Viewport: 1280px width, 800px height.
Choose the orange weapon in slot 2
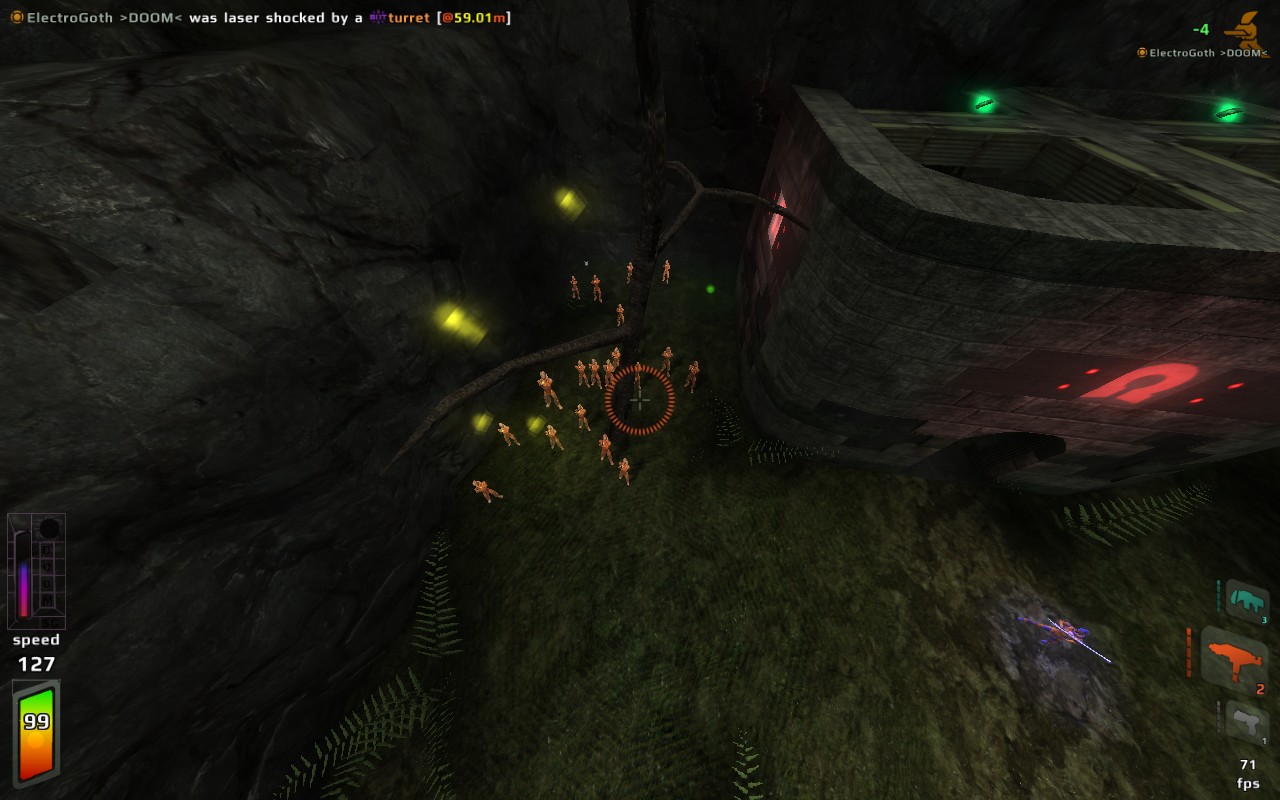(x=1235, y=658)
